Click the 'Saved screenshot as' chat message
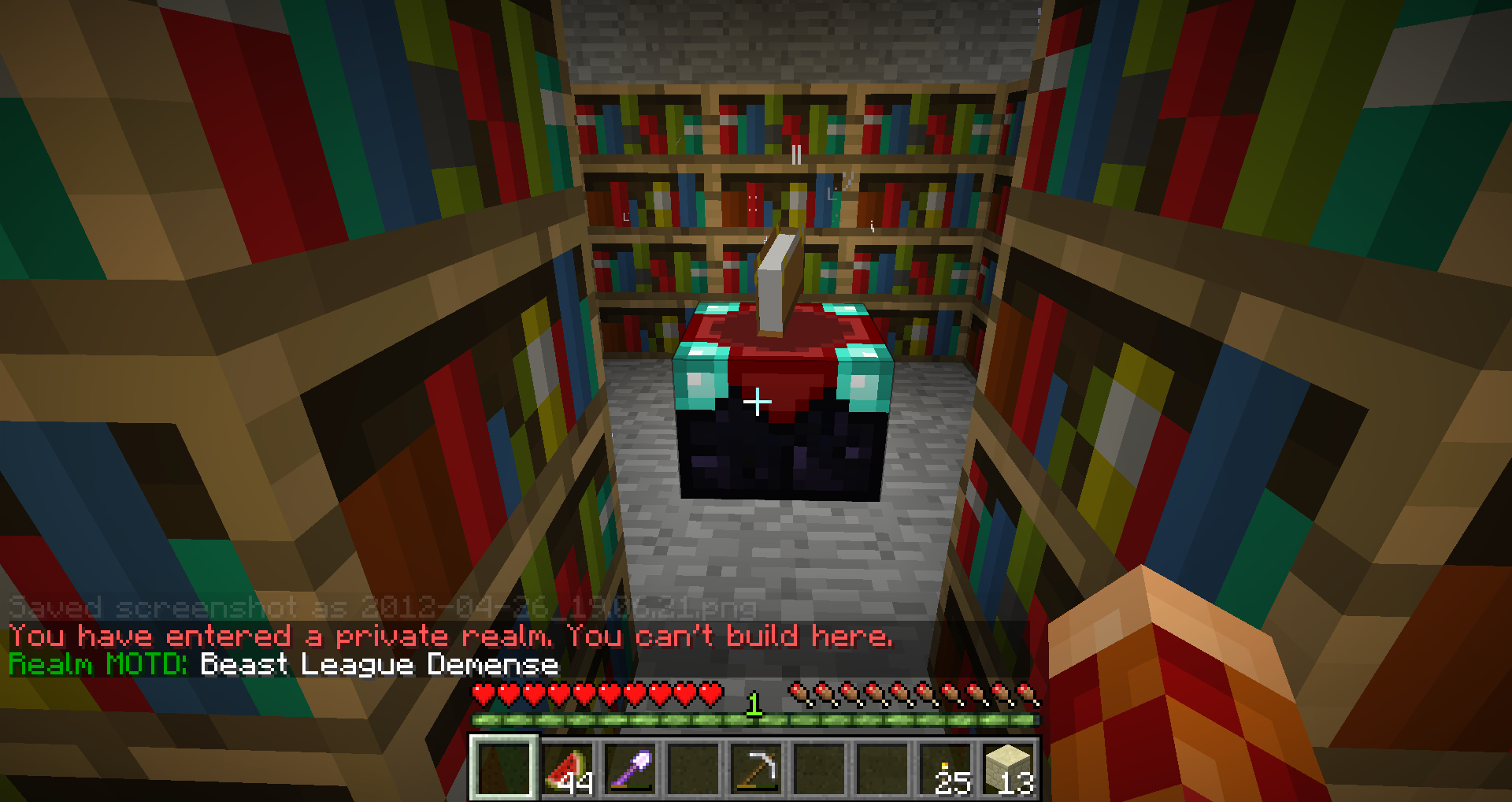The height and width of the screenshot is (802, 1512). (378, 607)
